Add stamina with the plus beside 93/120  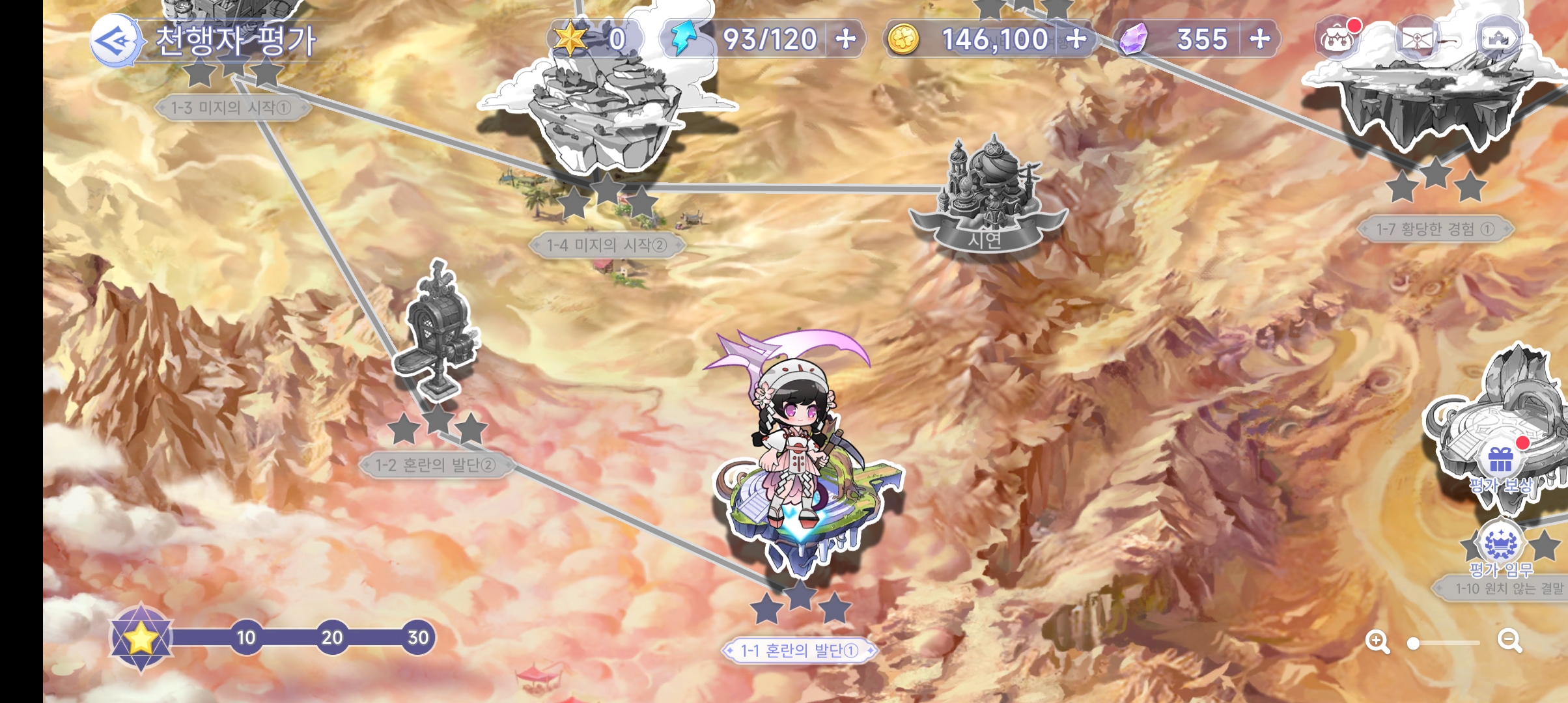846,39
